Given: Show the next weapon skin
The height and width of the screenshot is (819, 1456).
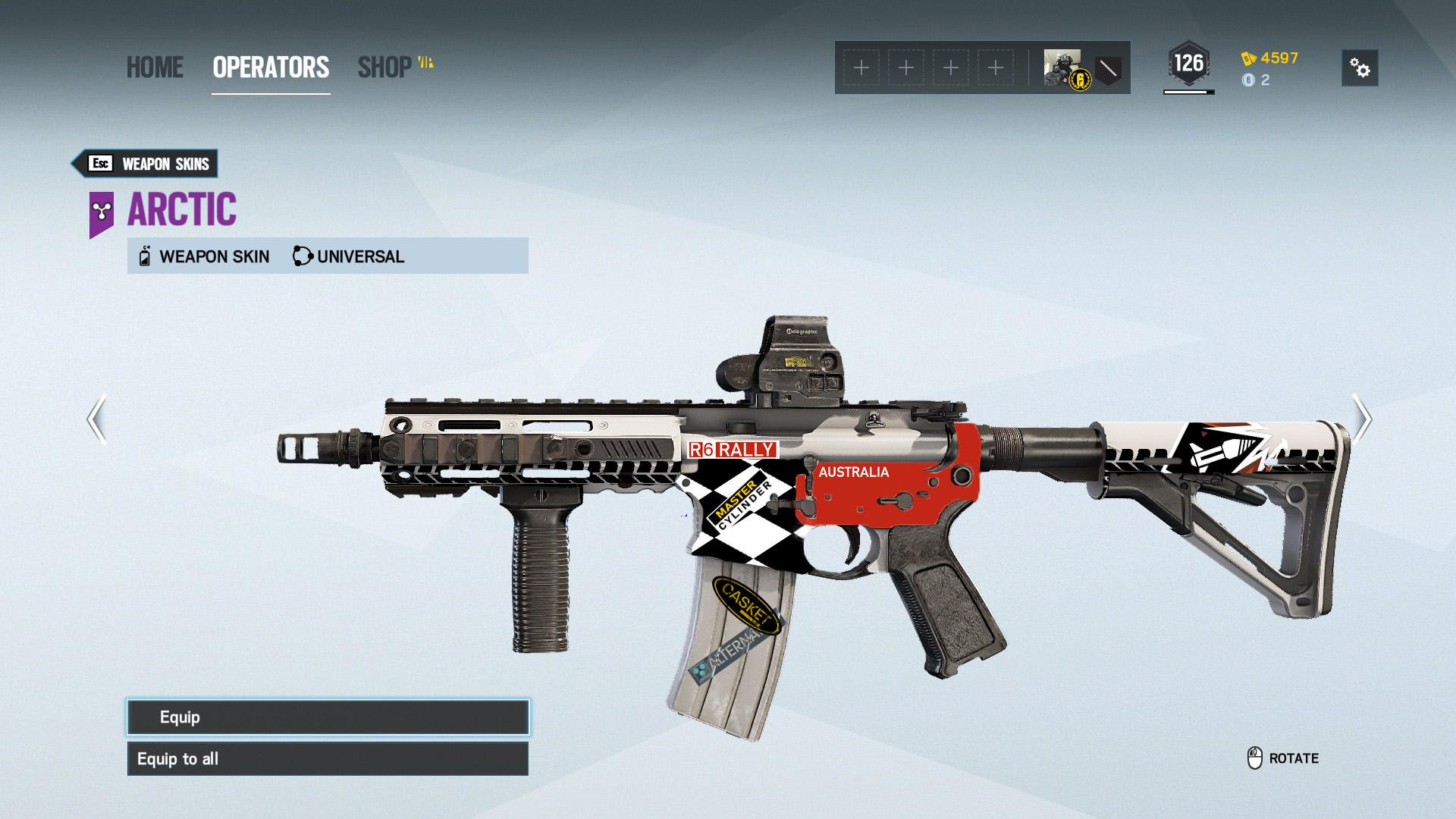Looking at the screenshot, I should [1362, 419].
